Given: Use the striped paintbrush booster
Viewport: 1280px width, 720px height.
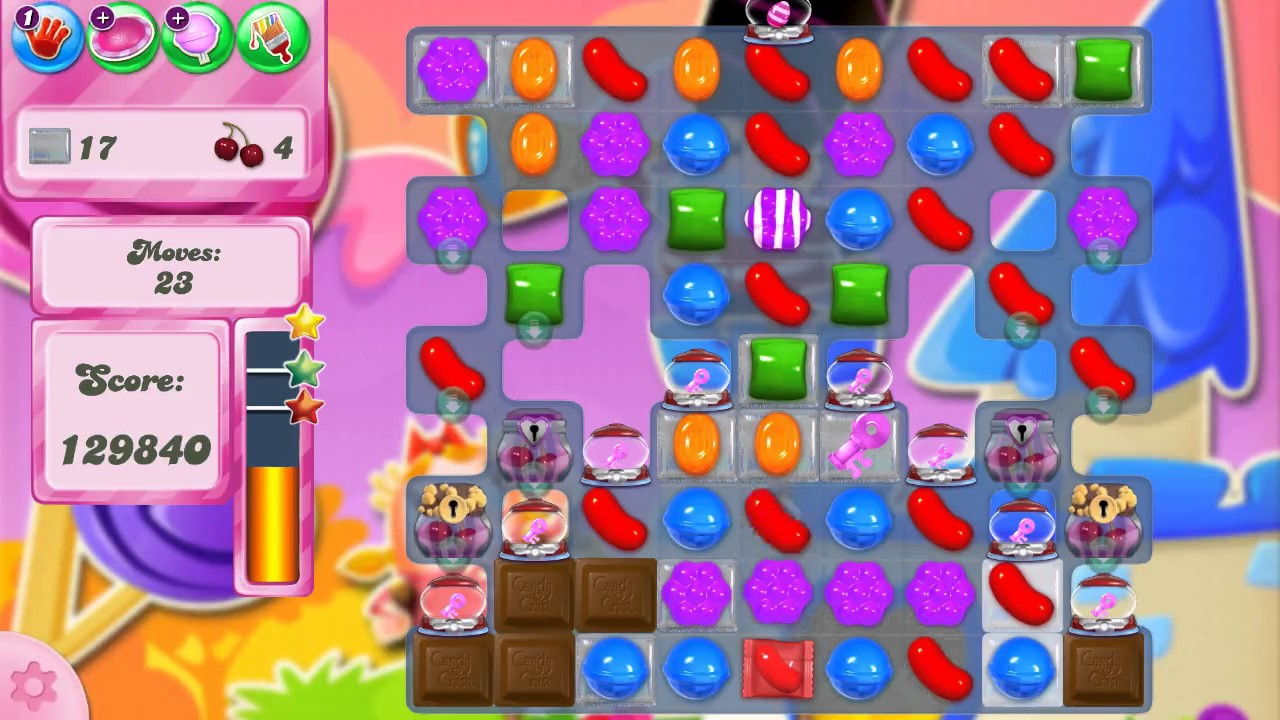Looking at the screenshot, I should 271,38.
